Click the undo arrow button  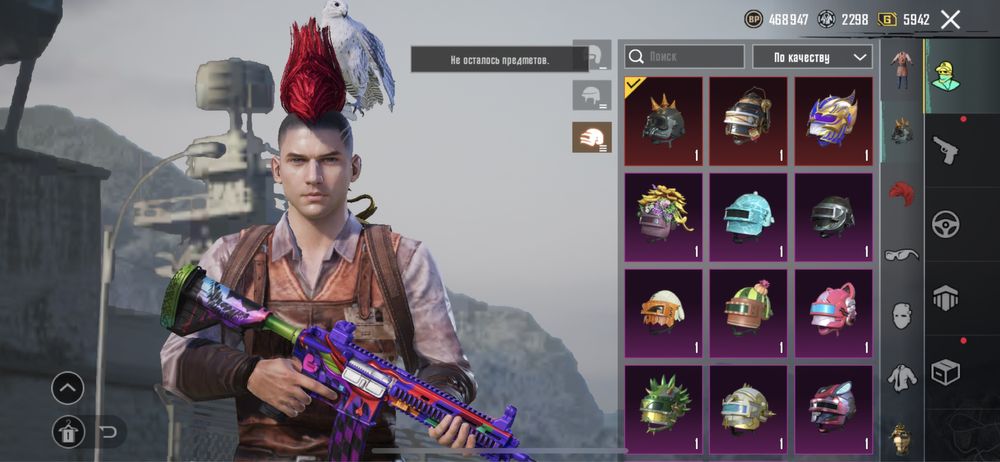coord(109,432)
